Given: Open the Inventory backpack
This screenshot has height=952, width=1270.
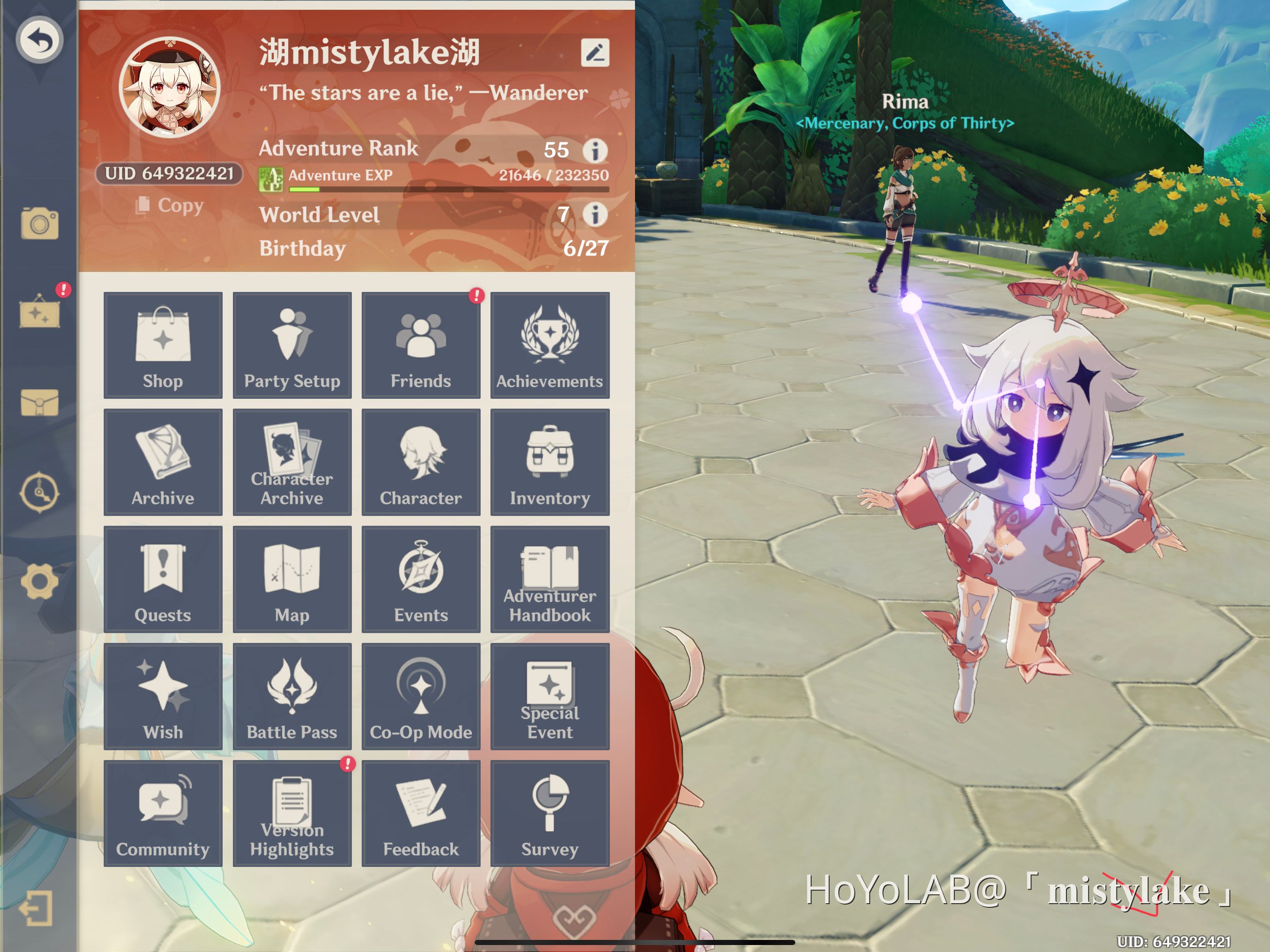Looking at the screenshot, I should 549,462.
